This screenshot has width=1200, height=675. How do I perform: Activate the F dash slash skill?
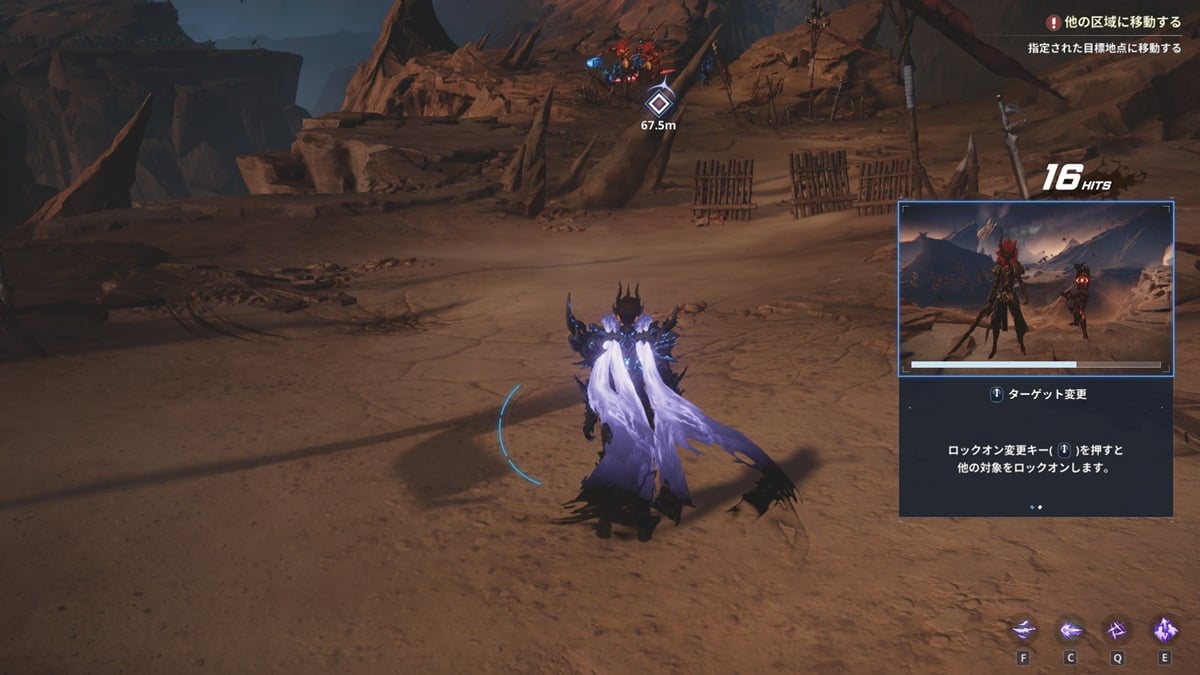click(x=1023, y=630)
